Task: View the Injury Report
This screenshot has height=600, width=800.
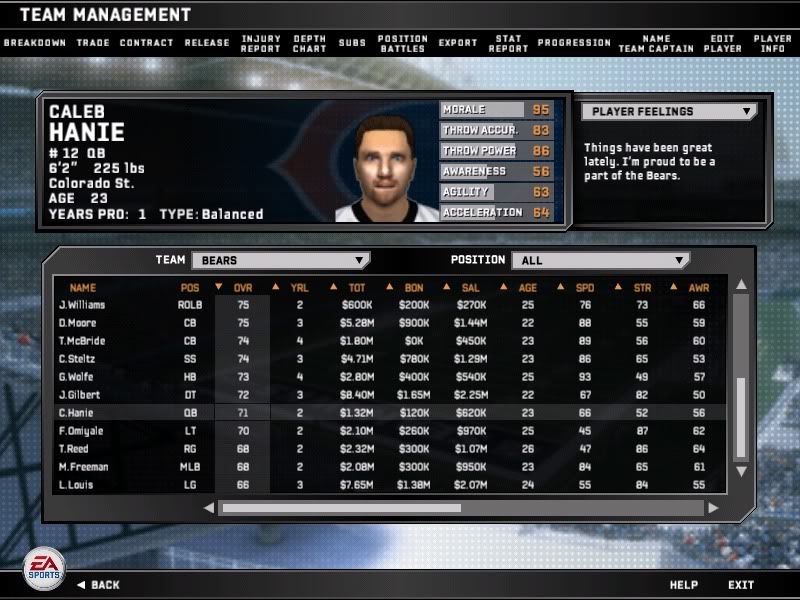Action: [x=261, y=43]
